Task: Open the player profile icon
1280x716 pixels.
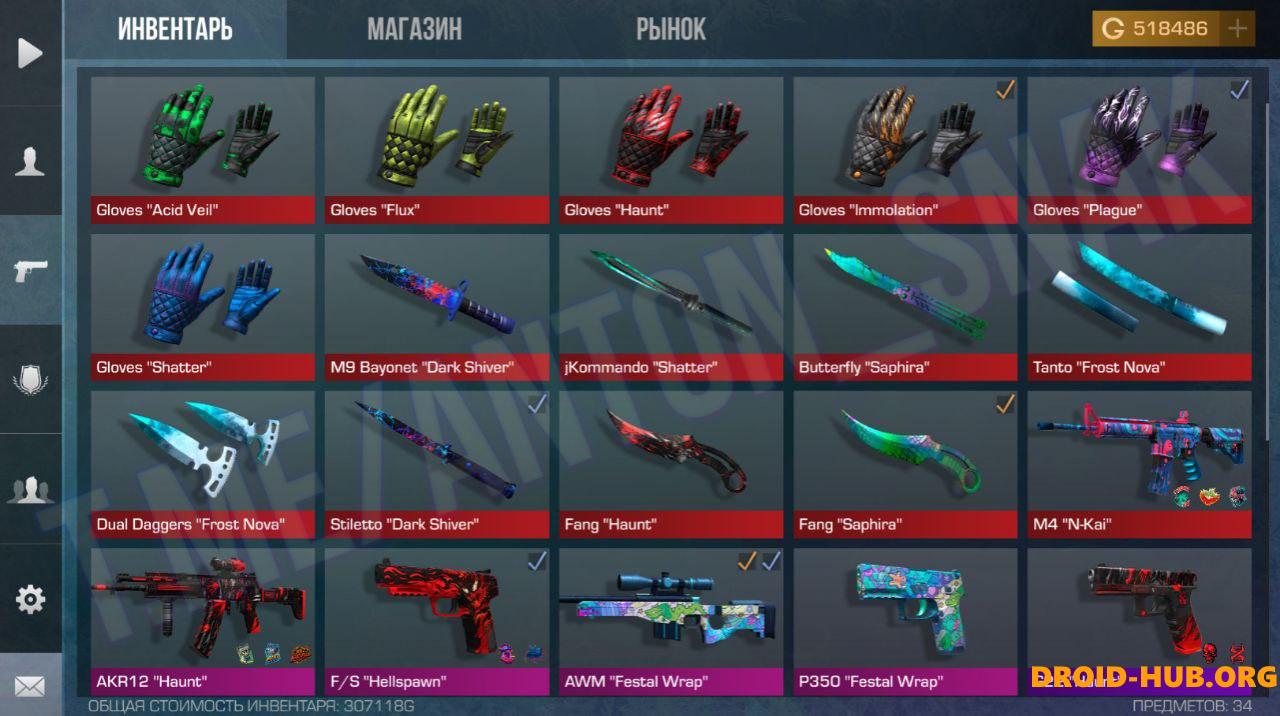Action: [x=30, y=160]
